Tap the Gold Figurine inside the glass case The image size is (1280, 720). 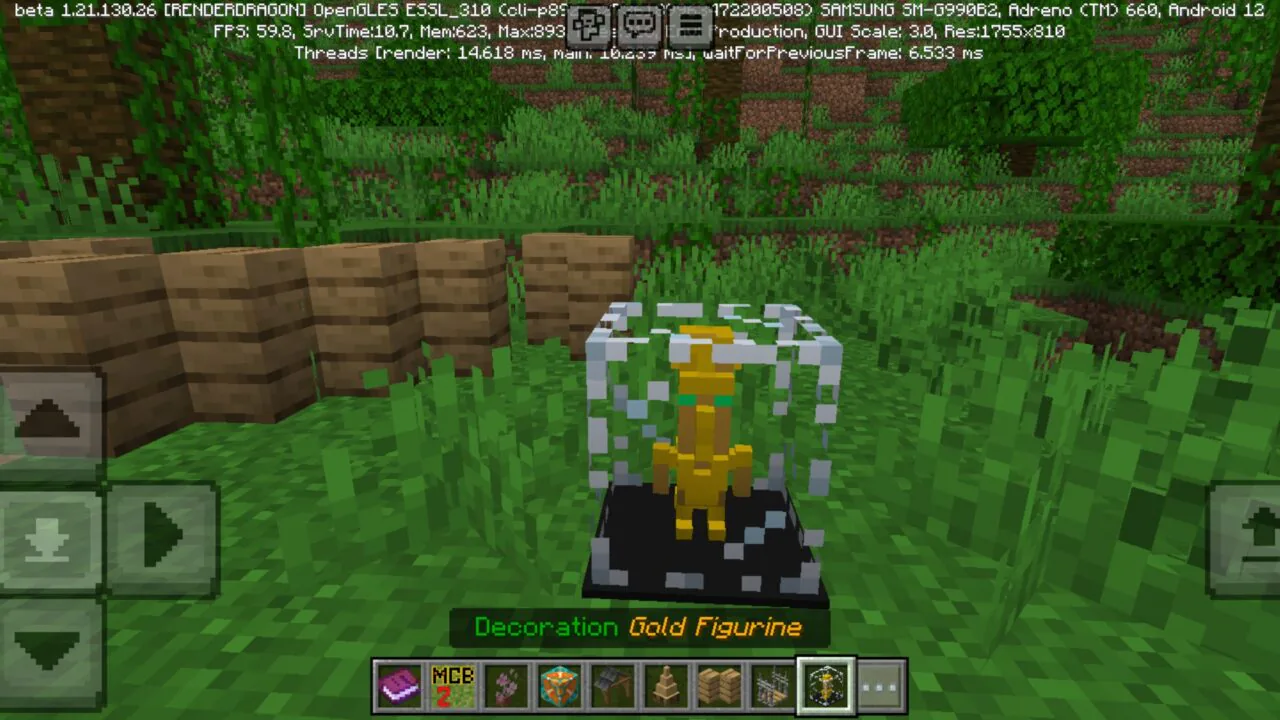click(x=705, y=430)
